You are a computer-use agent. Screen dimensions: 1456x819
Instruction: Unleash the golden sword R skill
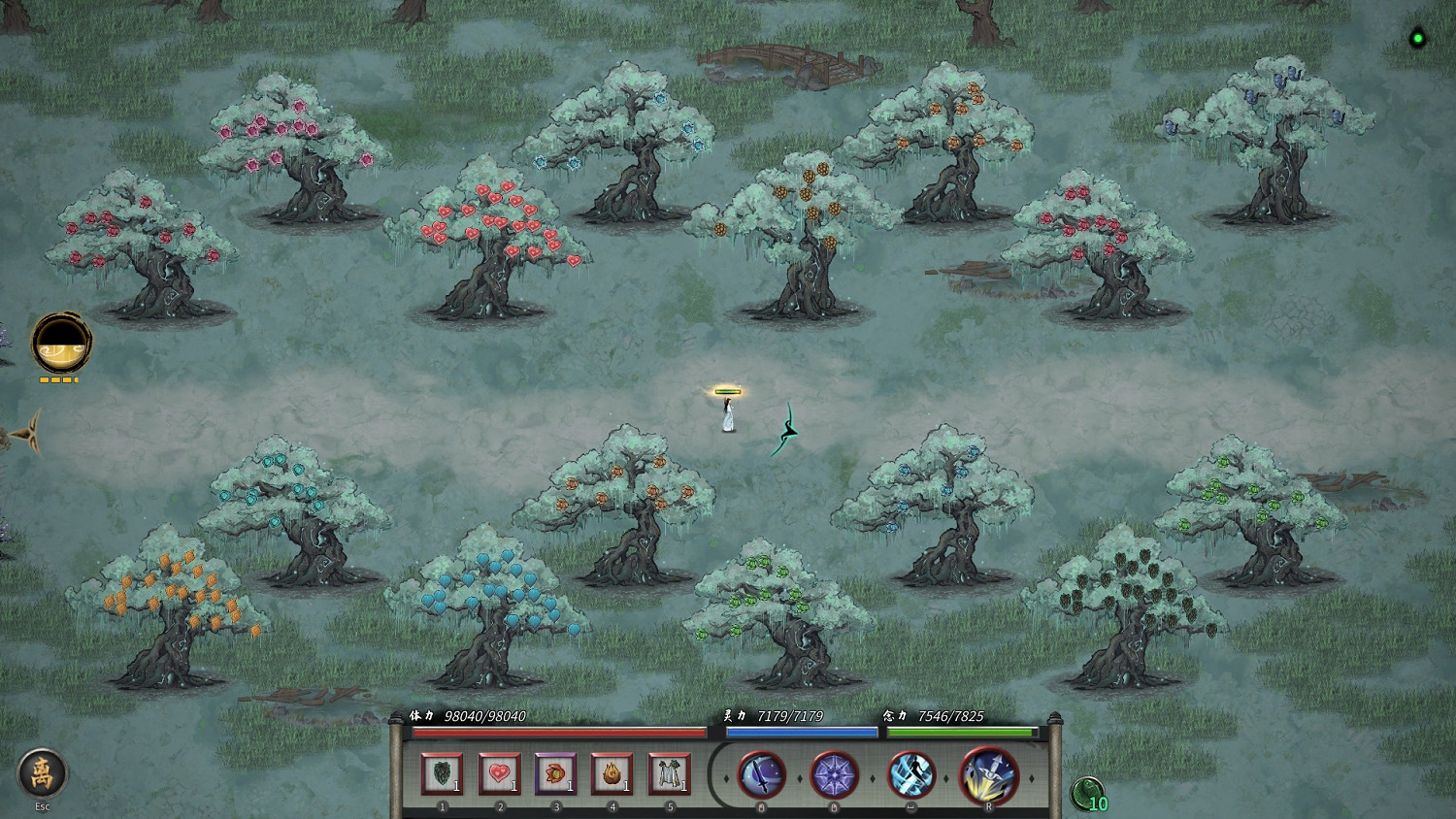(x=984, y=775)
